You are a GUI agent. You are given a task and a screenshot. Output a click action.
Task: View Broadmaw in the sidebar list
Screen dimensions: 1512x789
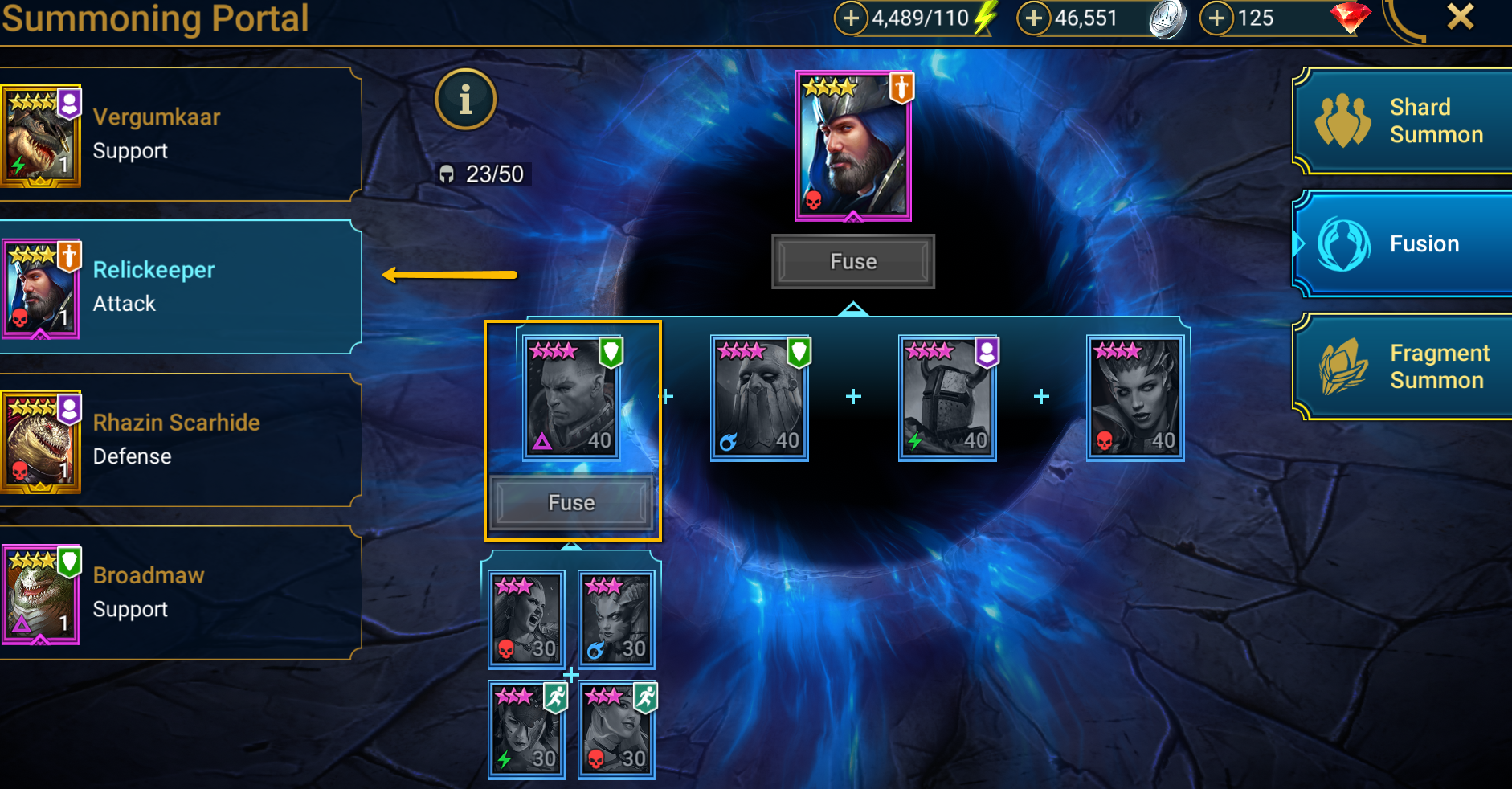[x=178, y=592]
